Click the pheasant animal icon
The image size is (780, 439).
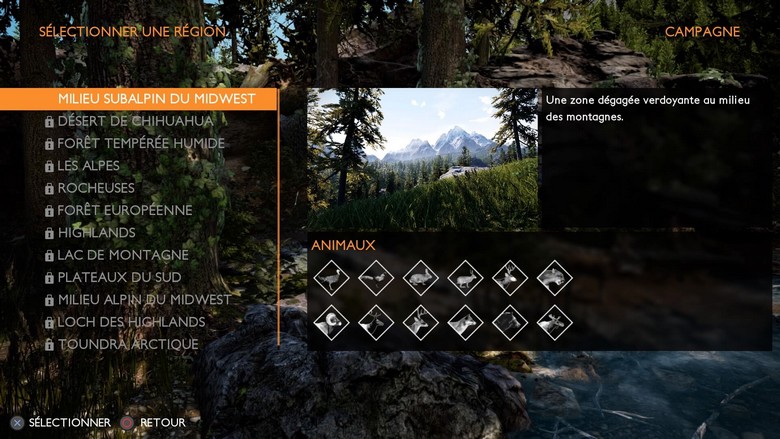(376, 277)
